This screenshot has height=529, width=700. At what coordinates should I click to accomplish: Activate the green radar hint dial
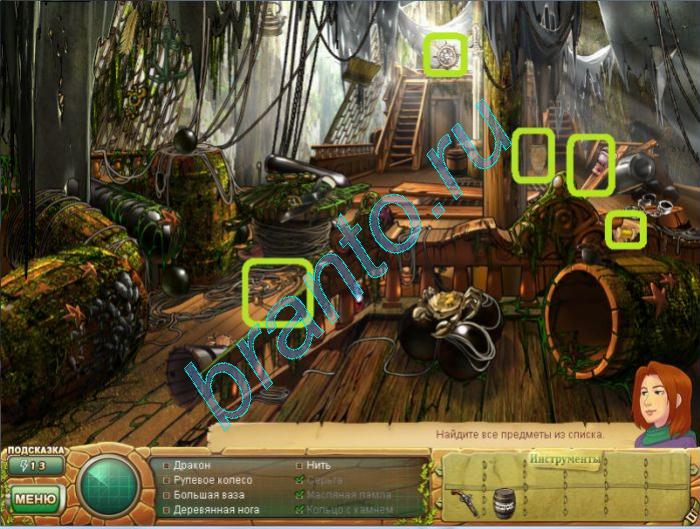pyautogui.click(x=109, y=485)
